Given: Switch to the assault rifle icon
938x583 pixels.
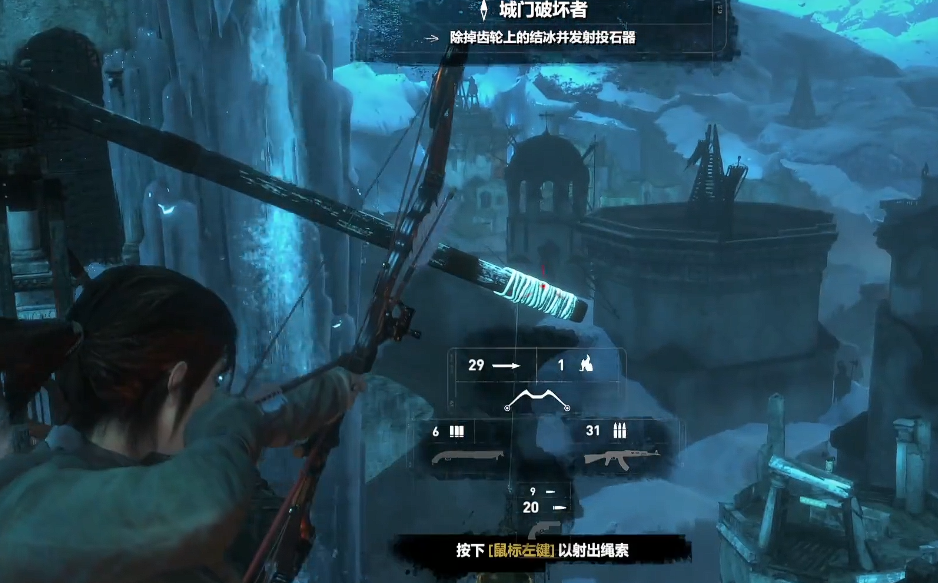Looking at the screenshot, I should tap(613, 458).
